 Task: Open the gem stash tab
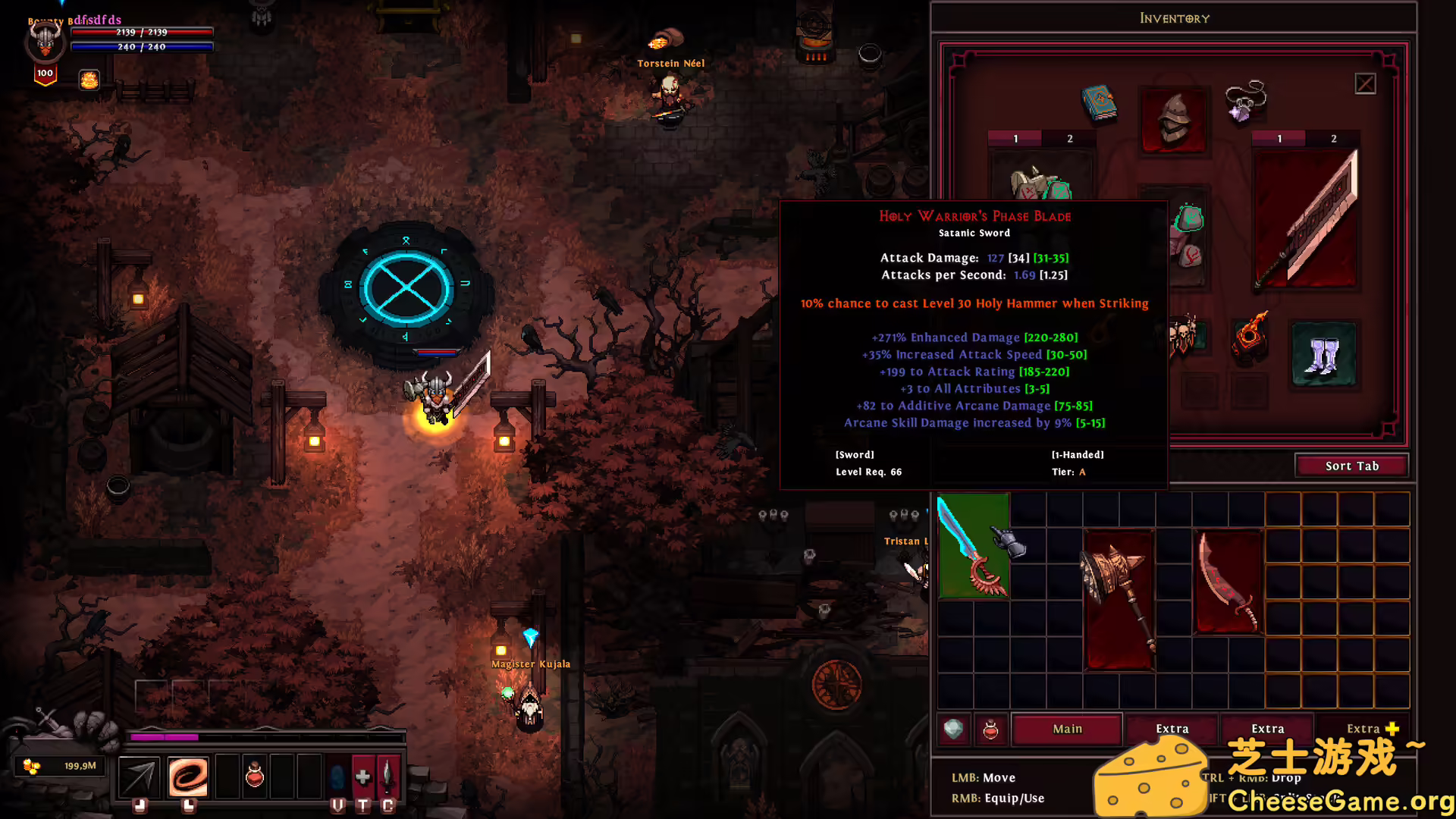pyautogui.click(x=954, y=730)
